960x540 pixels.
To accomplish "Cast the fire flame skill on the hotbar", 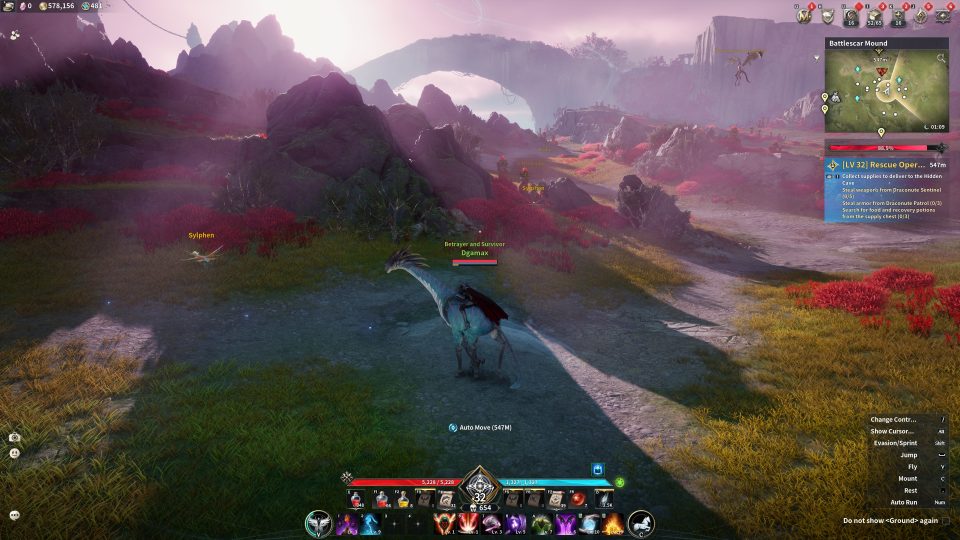I will click(613, 524).
